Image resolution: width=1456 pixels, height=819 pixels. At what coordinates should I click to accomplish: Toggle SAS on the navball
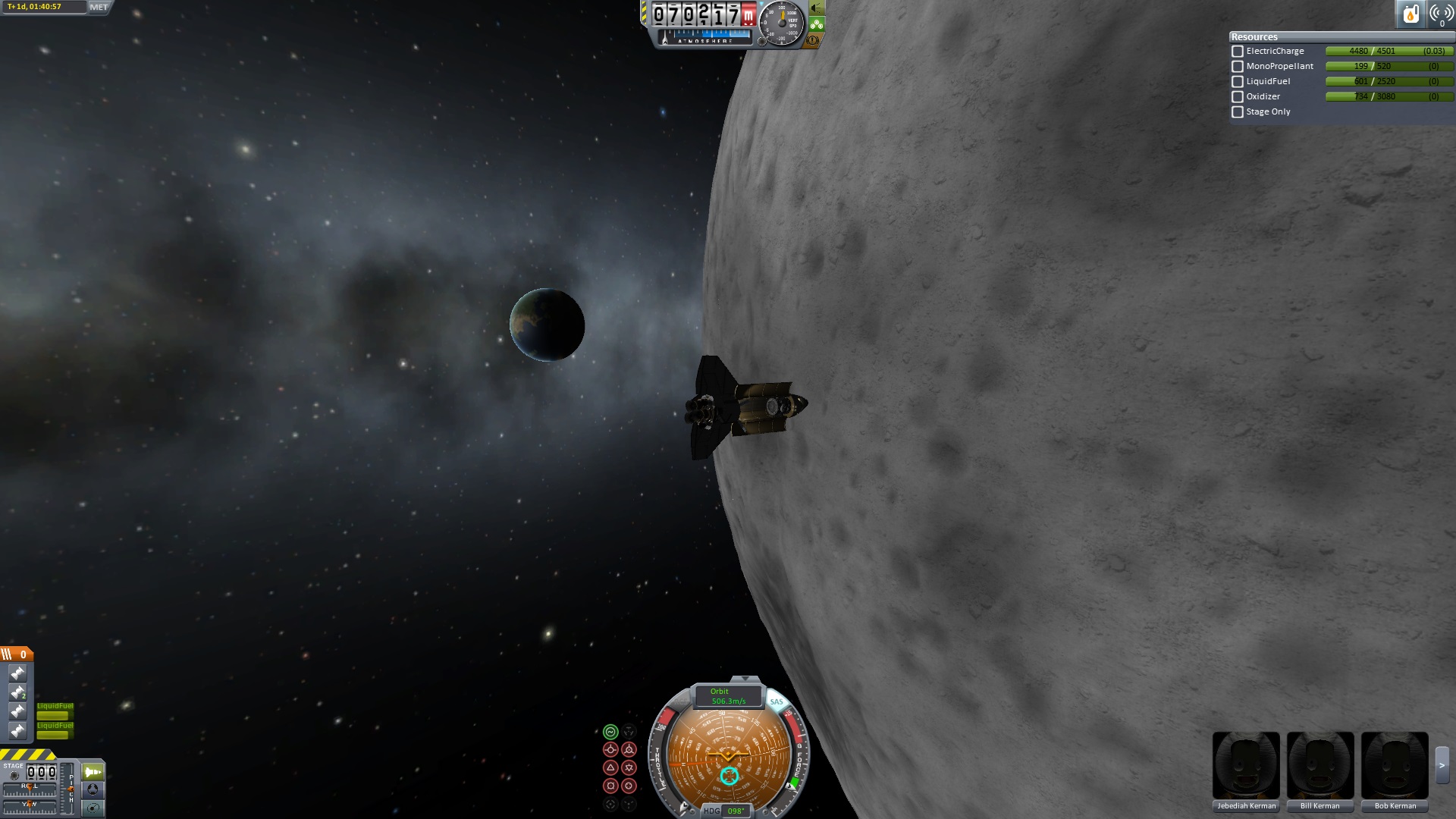pyautogui.click(x=777, y=702)
